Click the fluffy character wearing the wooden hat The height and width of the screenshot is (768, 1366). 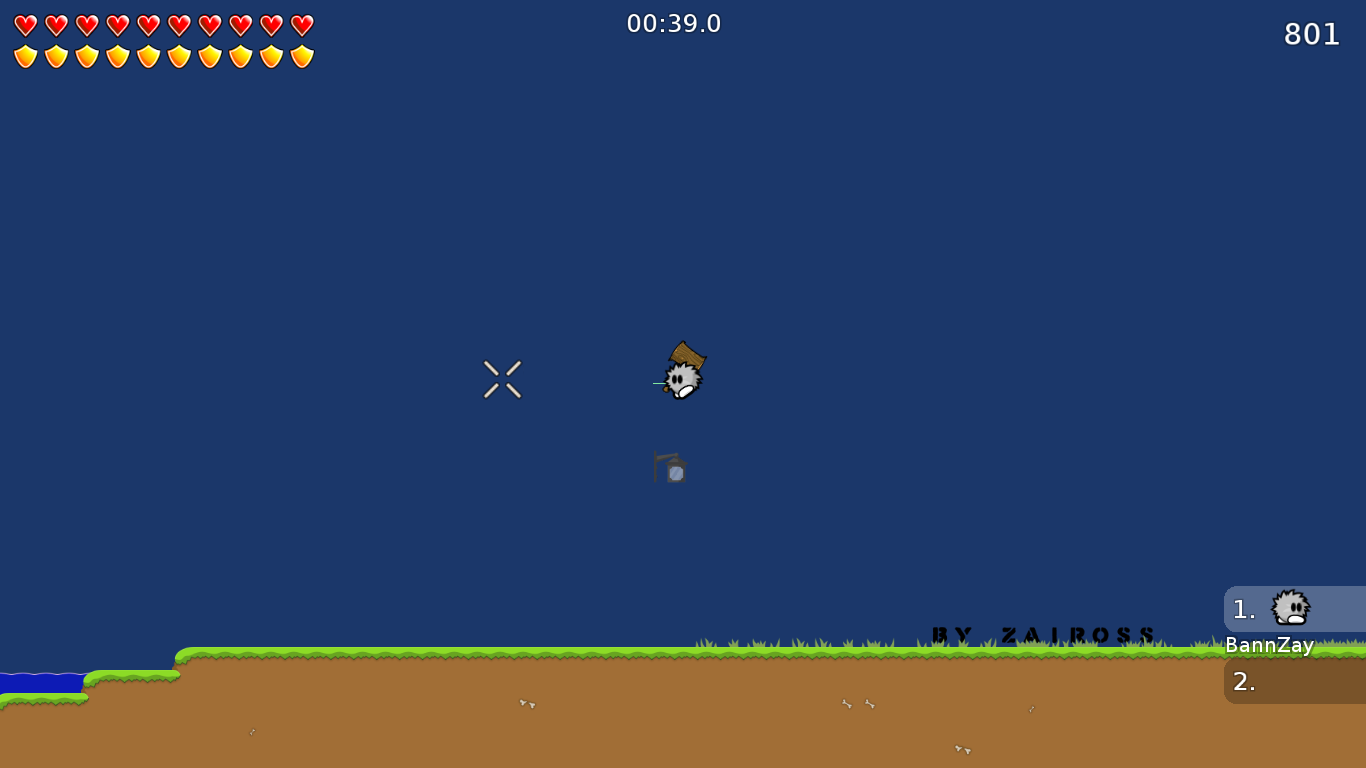click(x=684, y=377)
